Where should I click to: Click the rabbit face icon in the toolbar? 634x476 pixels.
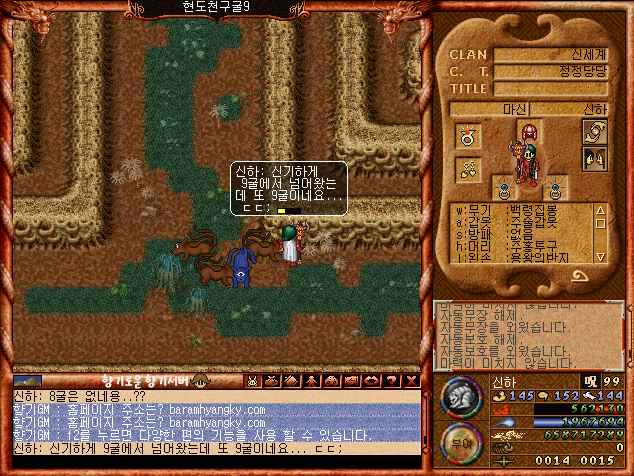[254, 381]
